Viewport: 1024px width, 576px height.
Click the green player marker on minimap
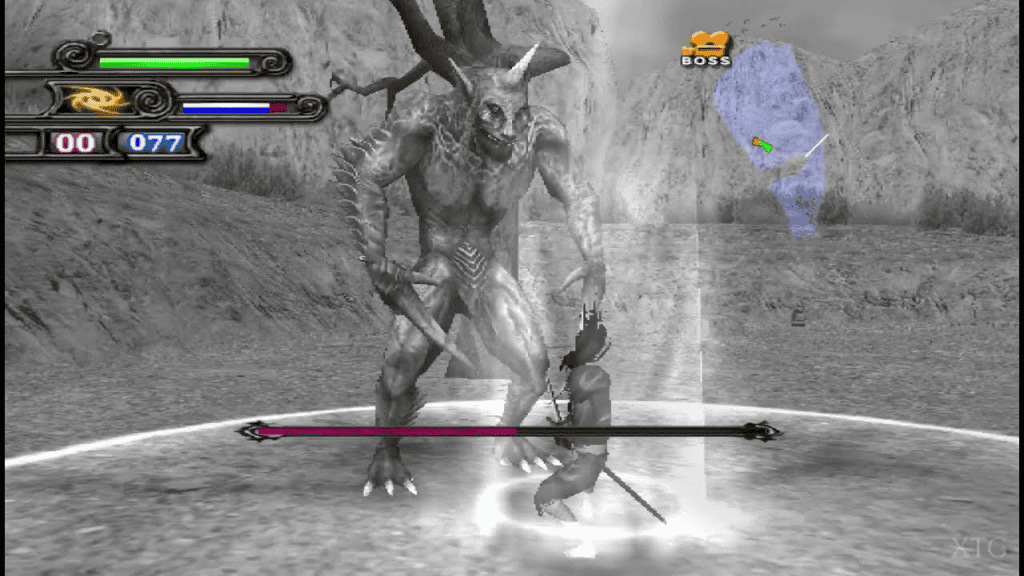(764, 146)
